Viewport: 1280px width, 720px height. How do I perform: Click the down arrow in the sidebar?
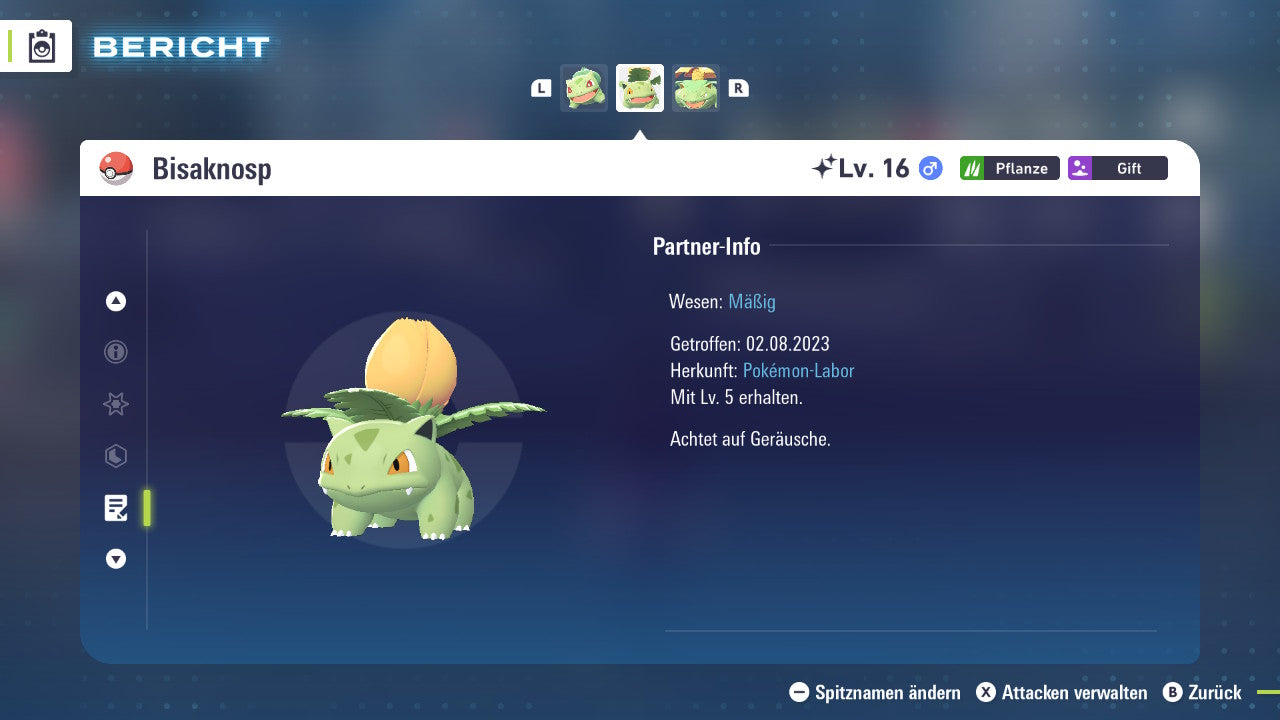point(116,560)
